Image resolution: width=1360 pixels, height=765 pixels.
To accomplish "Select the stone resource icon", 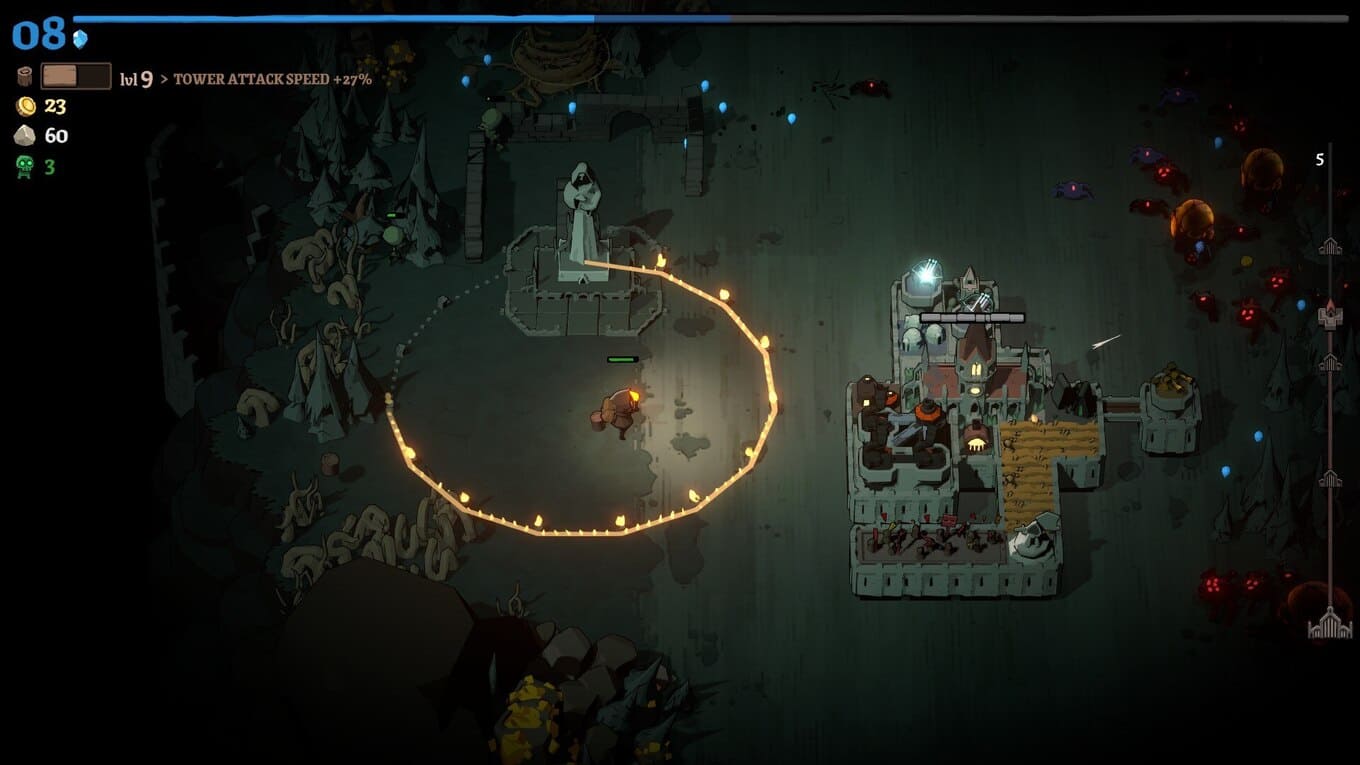I will pyautogui.click(x=25, y=136).
